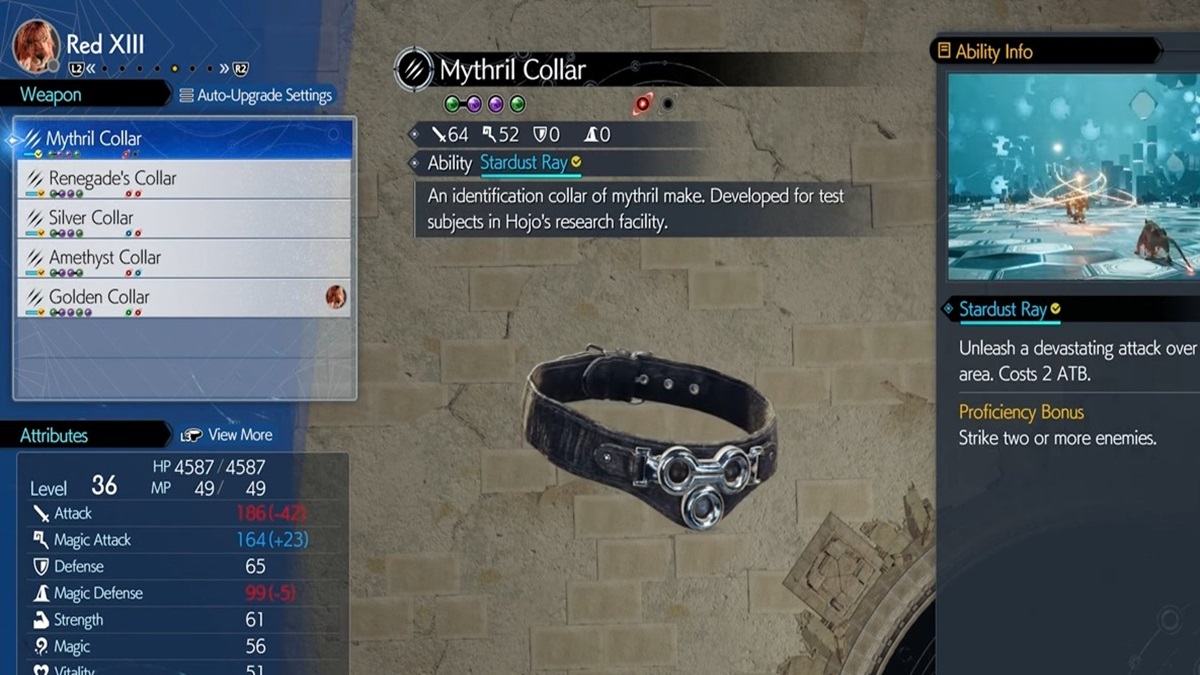Select the Silver Collar weapon
The image size is (1200, 675).
point(184,219)
